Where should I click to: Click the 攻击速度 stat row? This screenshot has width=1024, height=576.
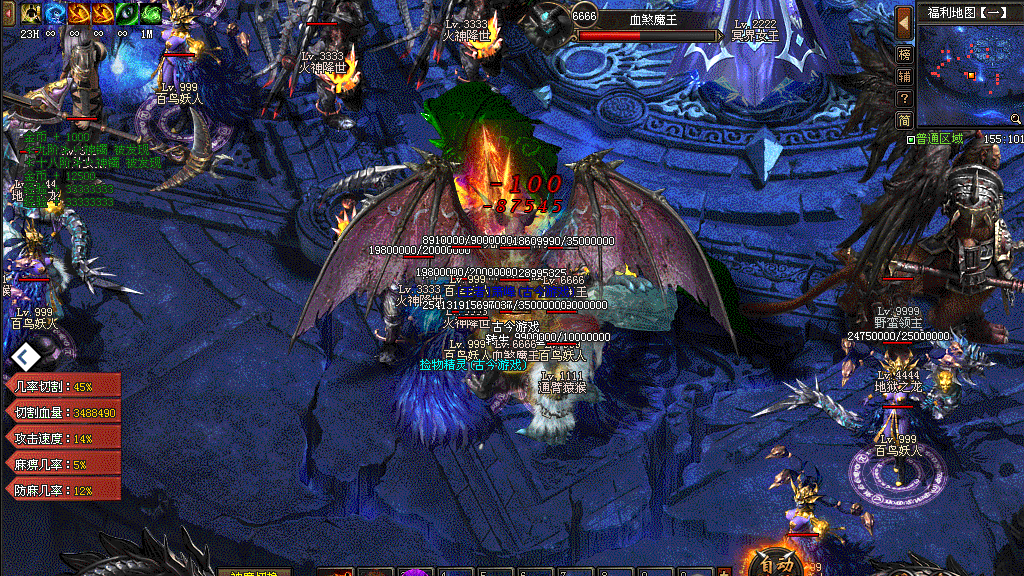pyautogui.click(x=64, y=438)
